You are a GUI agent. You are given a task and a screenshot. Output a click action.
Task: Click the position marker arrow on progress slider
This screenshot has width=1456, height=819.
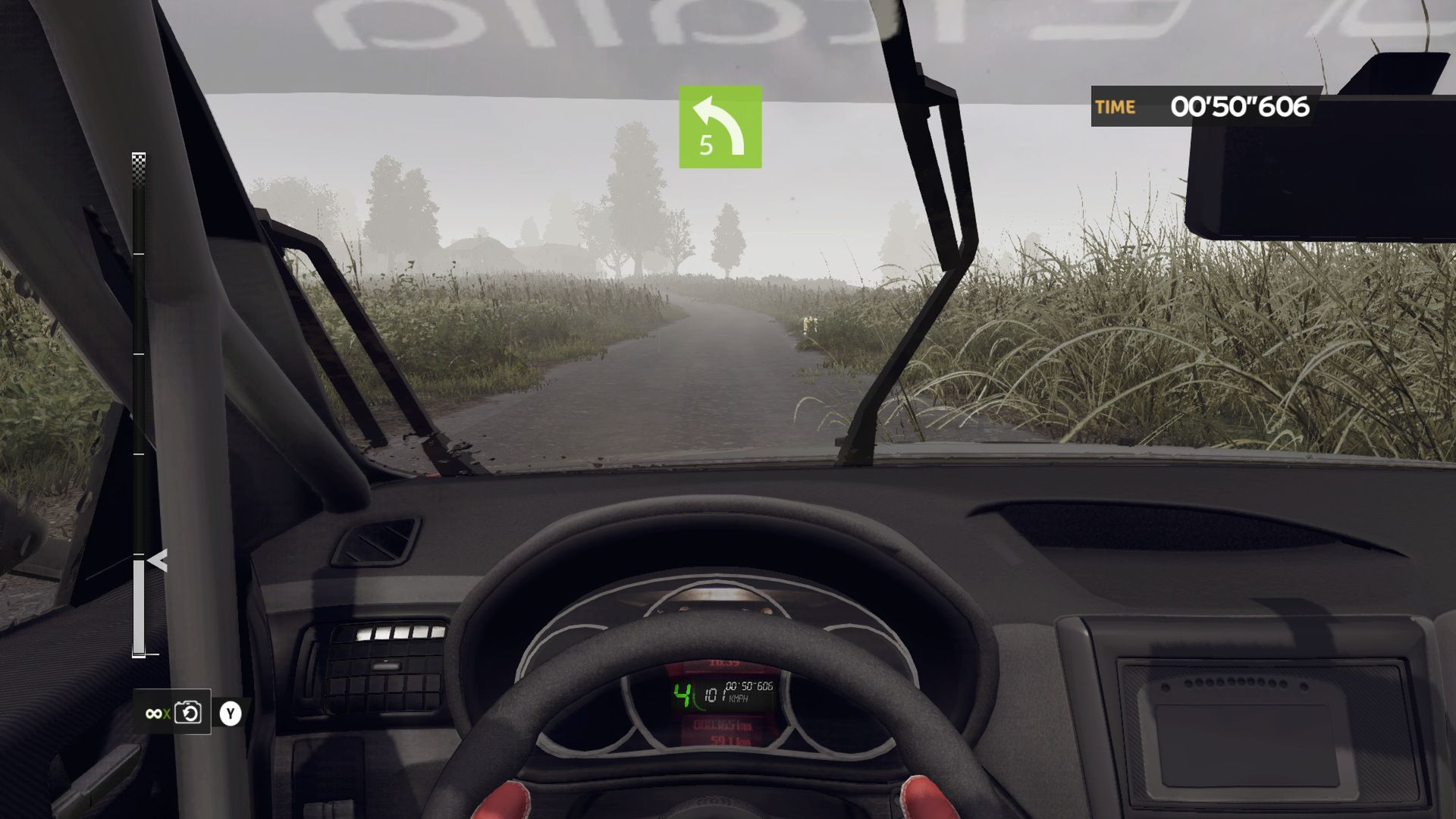pos(155,561)
